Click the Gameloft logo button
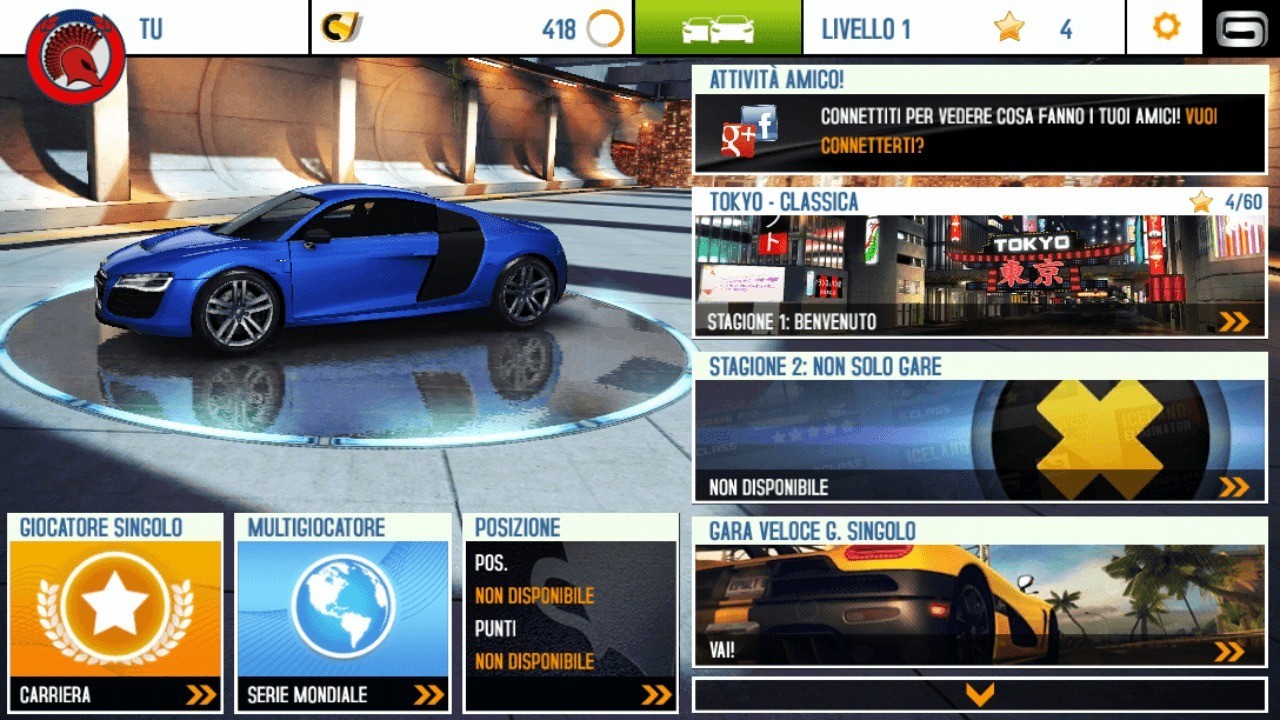1280x720 pixels. click(1241, 27)
